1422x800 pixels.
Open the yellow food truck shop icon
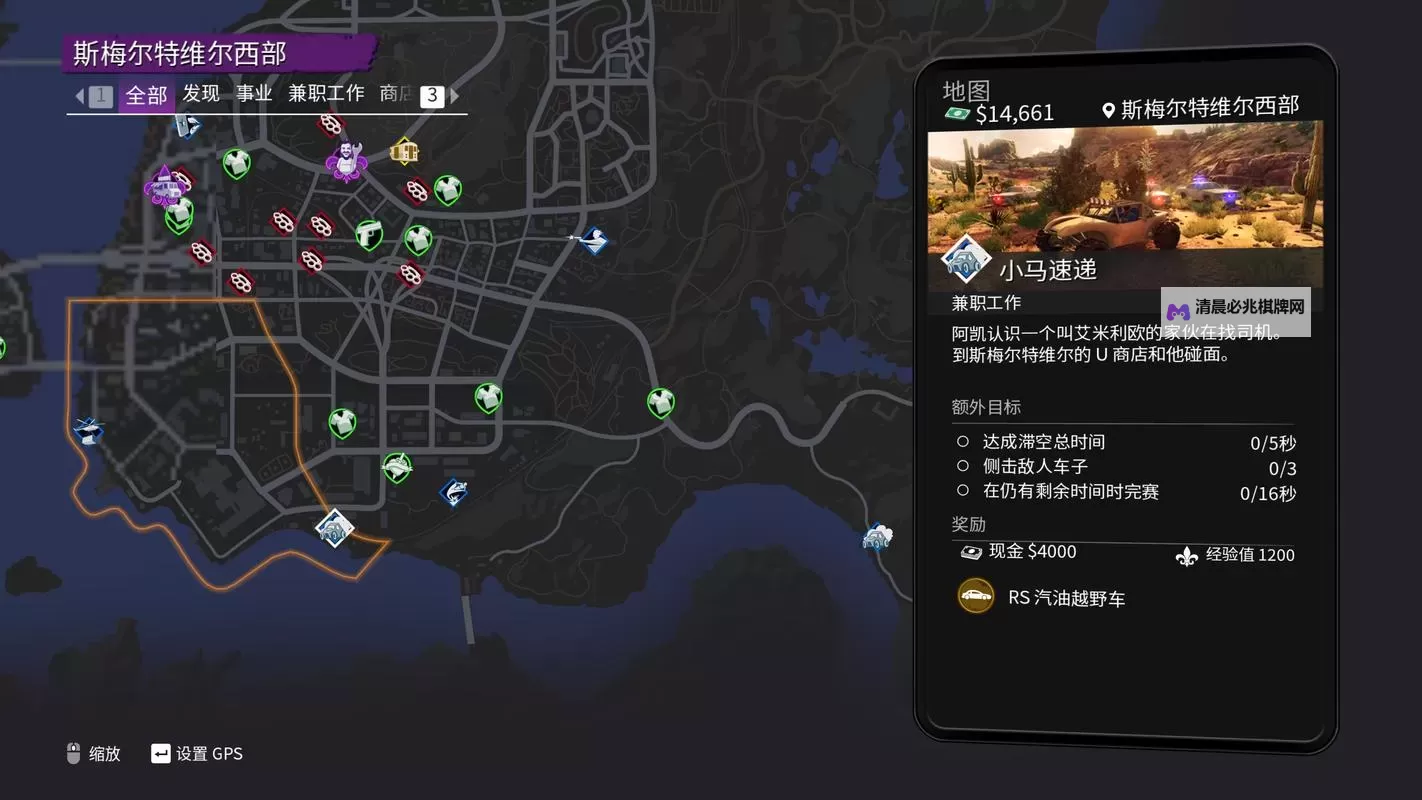click(406, 150)
